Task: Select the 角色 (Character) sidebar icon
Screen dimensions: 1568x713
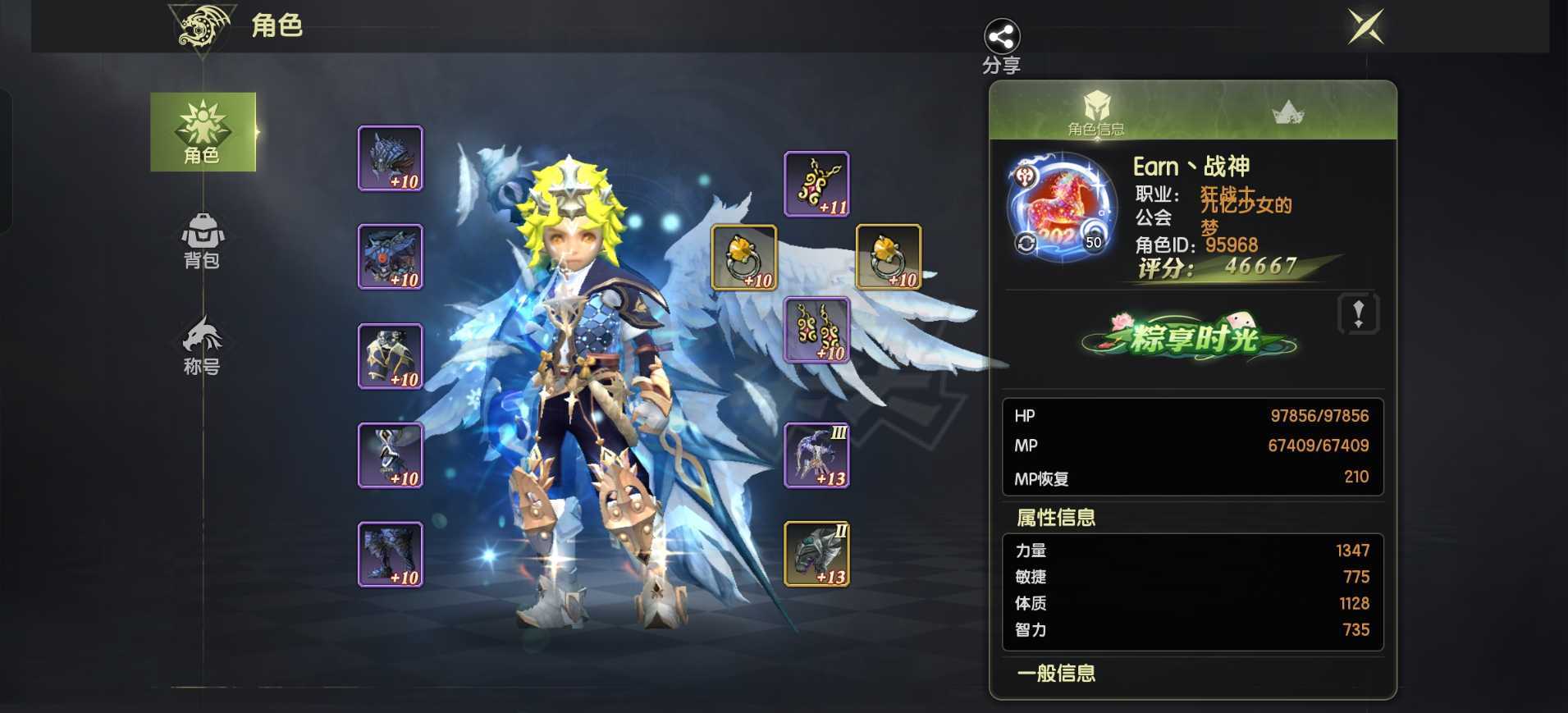Action: point(203,131)
